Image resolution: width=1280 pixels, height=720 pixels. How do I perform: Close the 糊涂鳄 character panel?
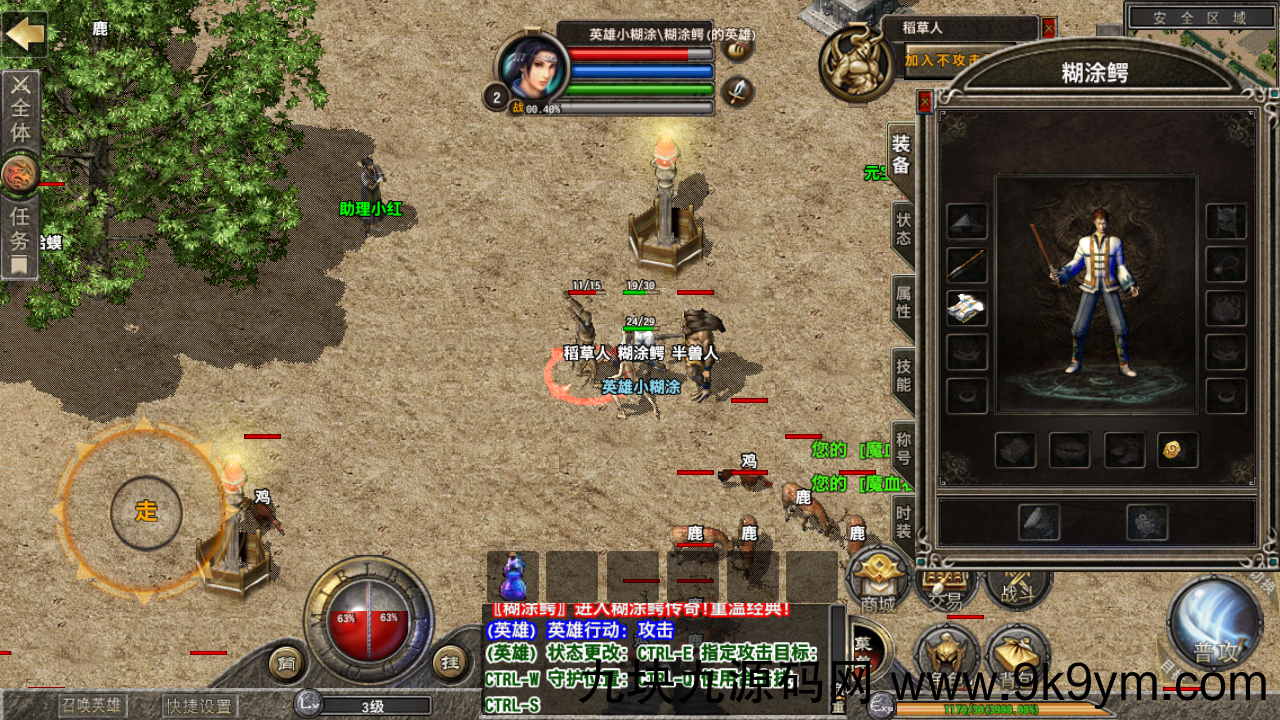tap(925, 101)
